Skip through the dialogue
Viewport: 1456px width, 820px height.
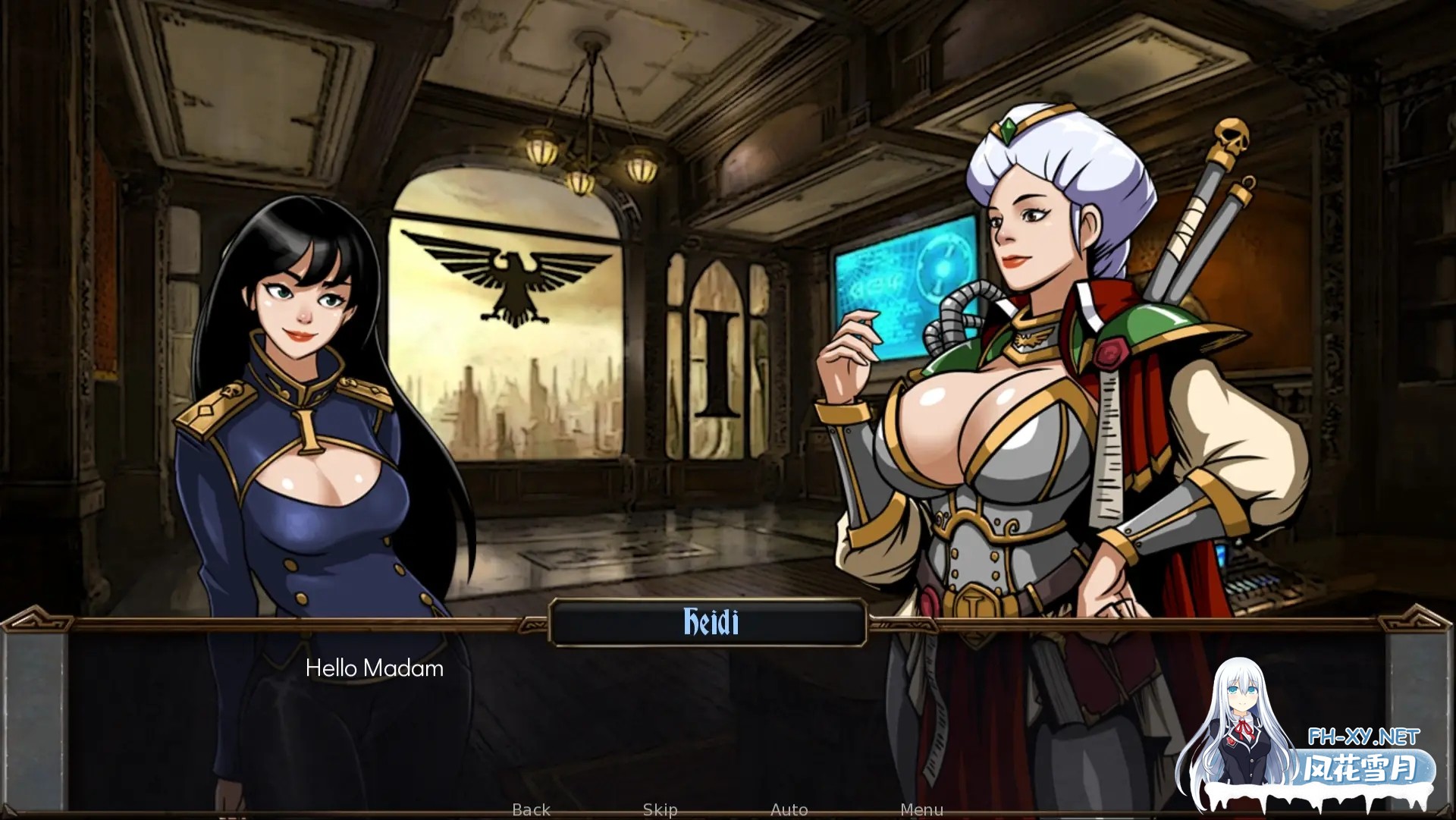(x=660, y=809)
